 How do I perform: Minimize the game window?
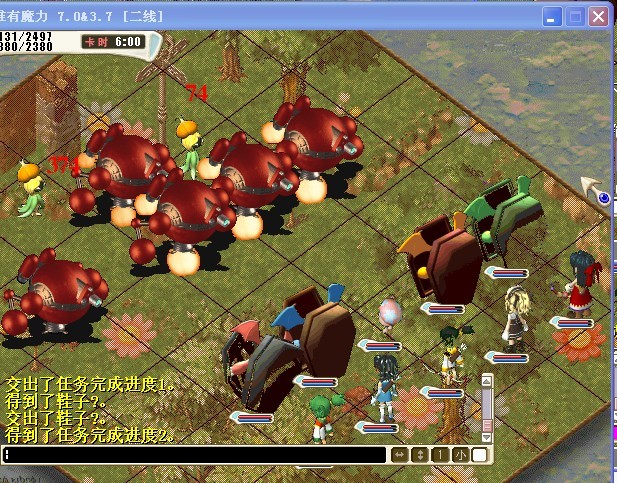coord(553,17)
